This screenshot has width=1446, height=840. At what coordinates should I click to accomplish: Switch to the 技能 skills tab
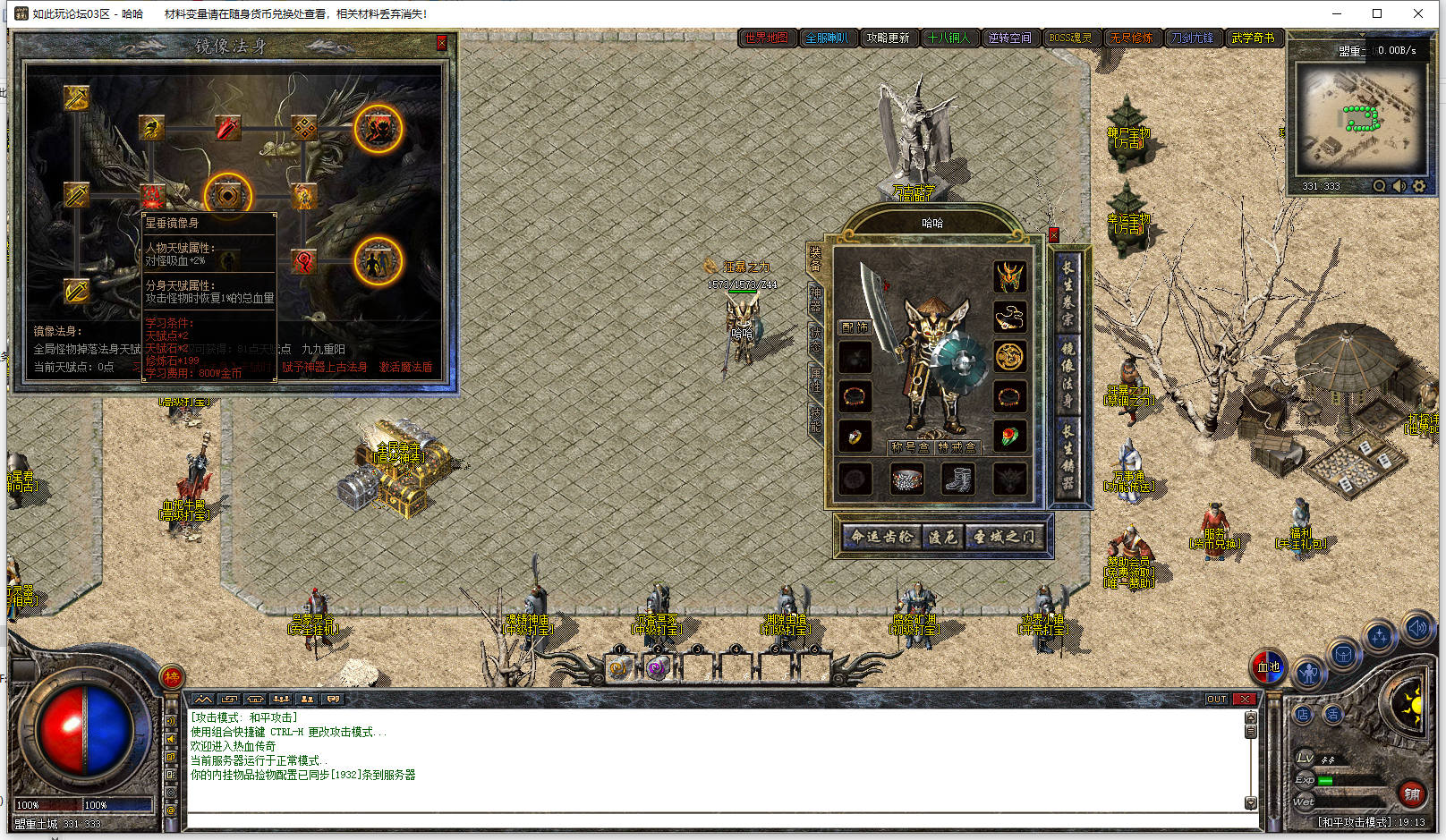pyautogui.click(x=815, y=420)
